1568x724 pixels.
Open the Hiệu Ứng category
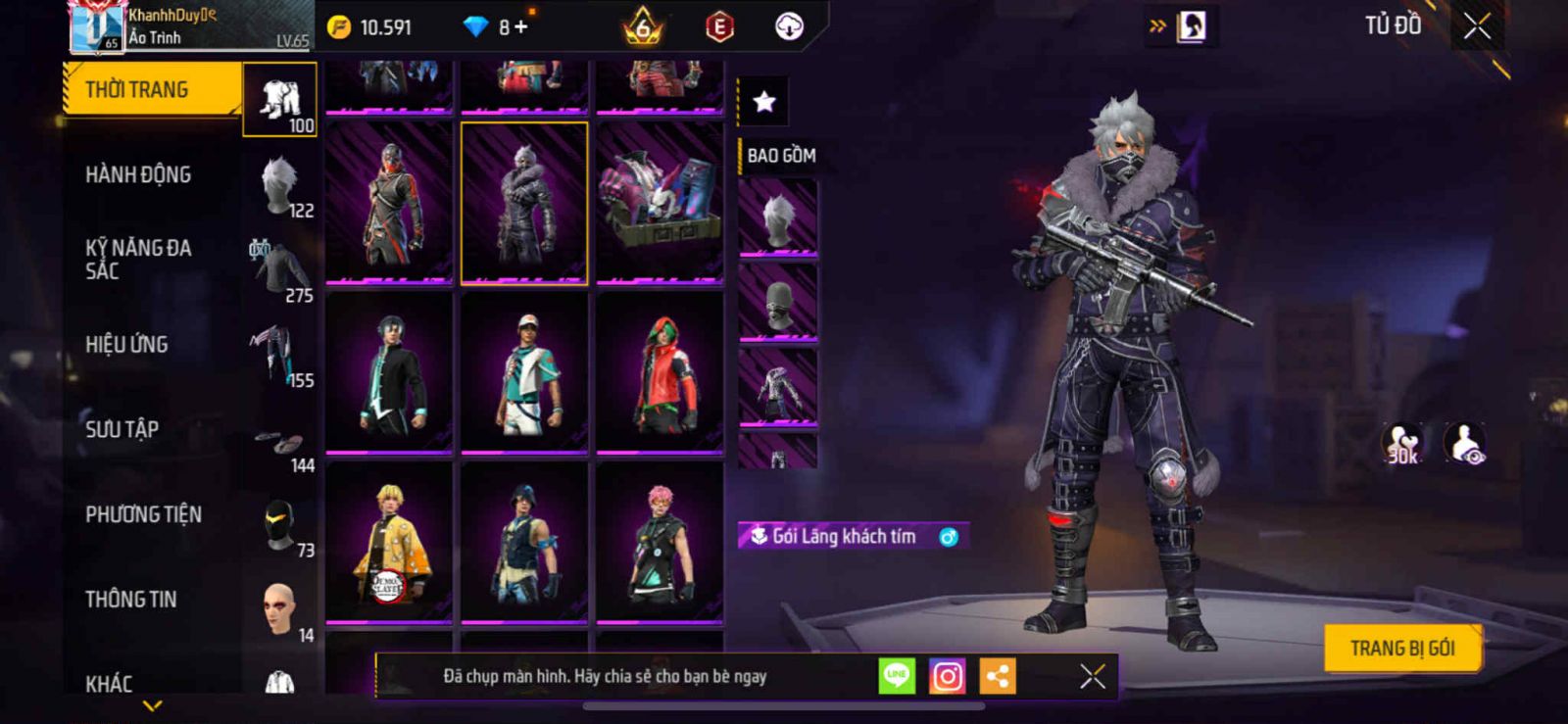pyautogui.click(x=126, y=345)
